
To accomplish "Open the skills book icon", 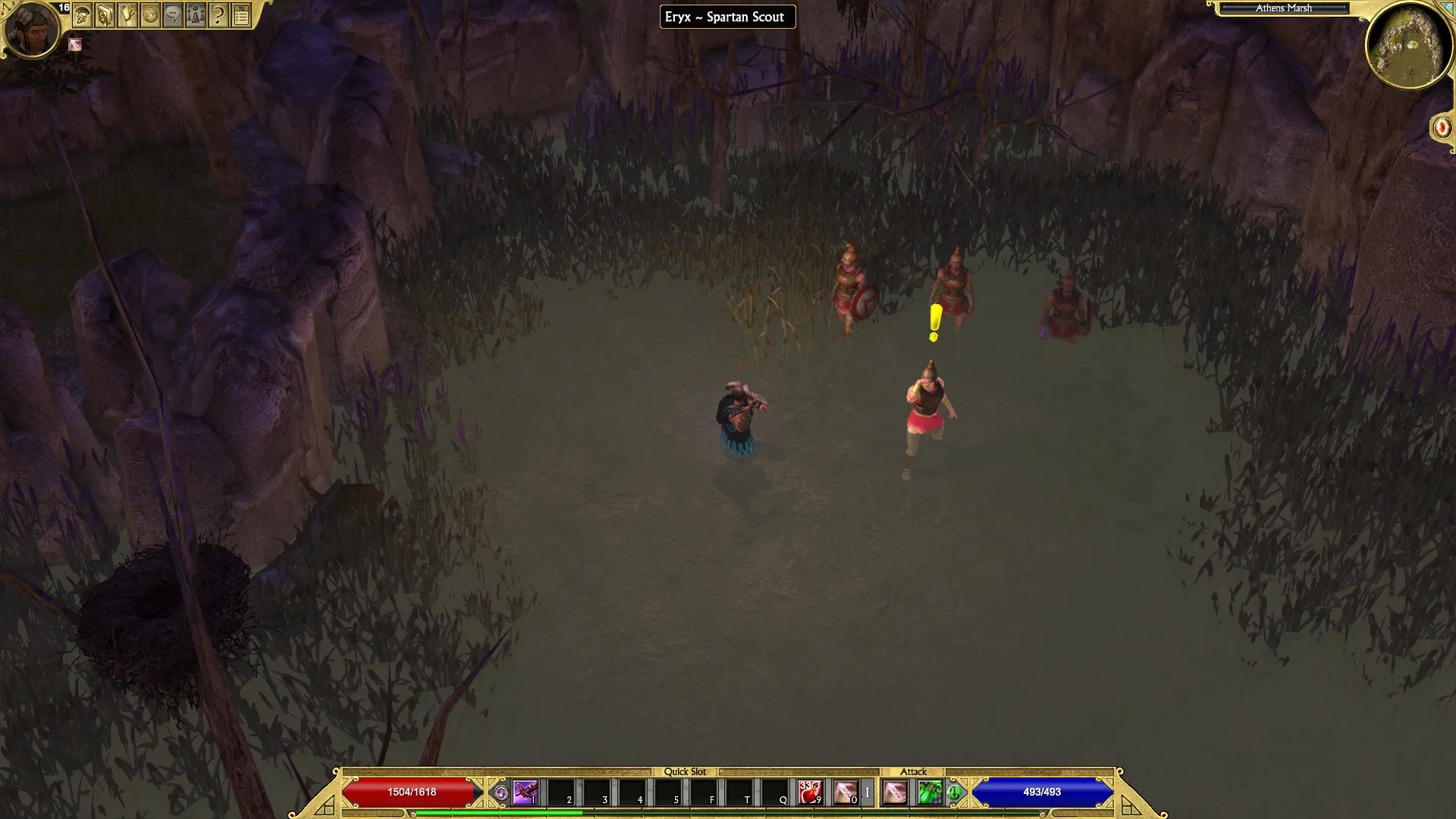I will [105, 14].
